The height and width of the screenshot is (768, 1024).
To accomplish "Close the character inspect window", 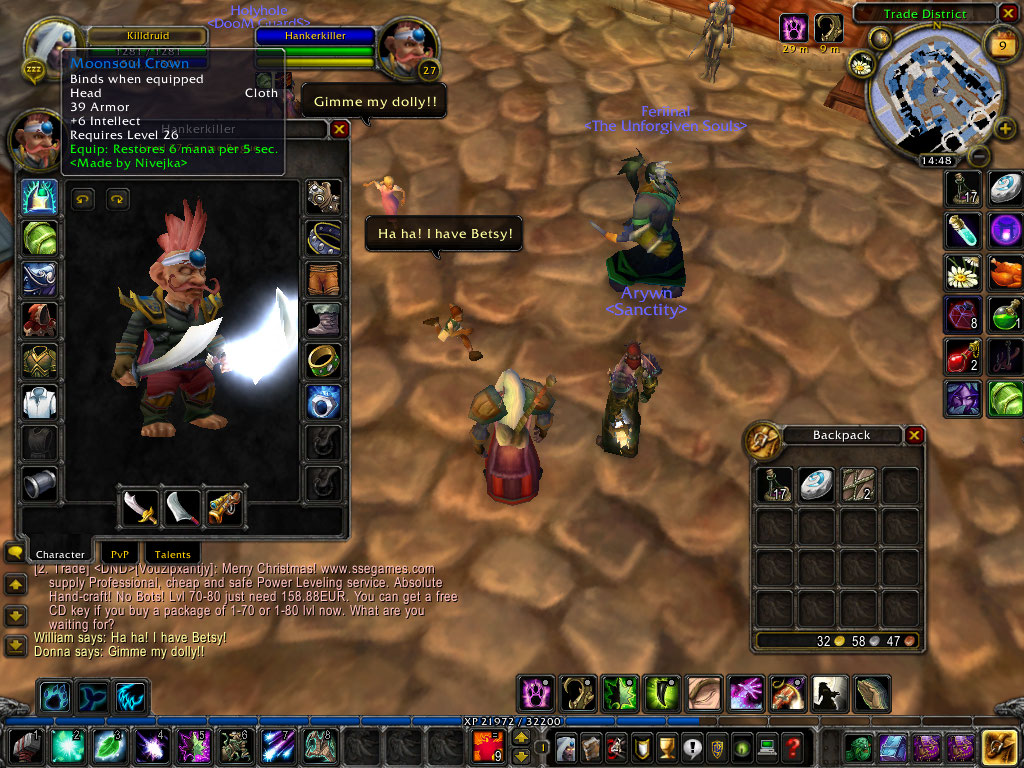I will 340,129.
